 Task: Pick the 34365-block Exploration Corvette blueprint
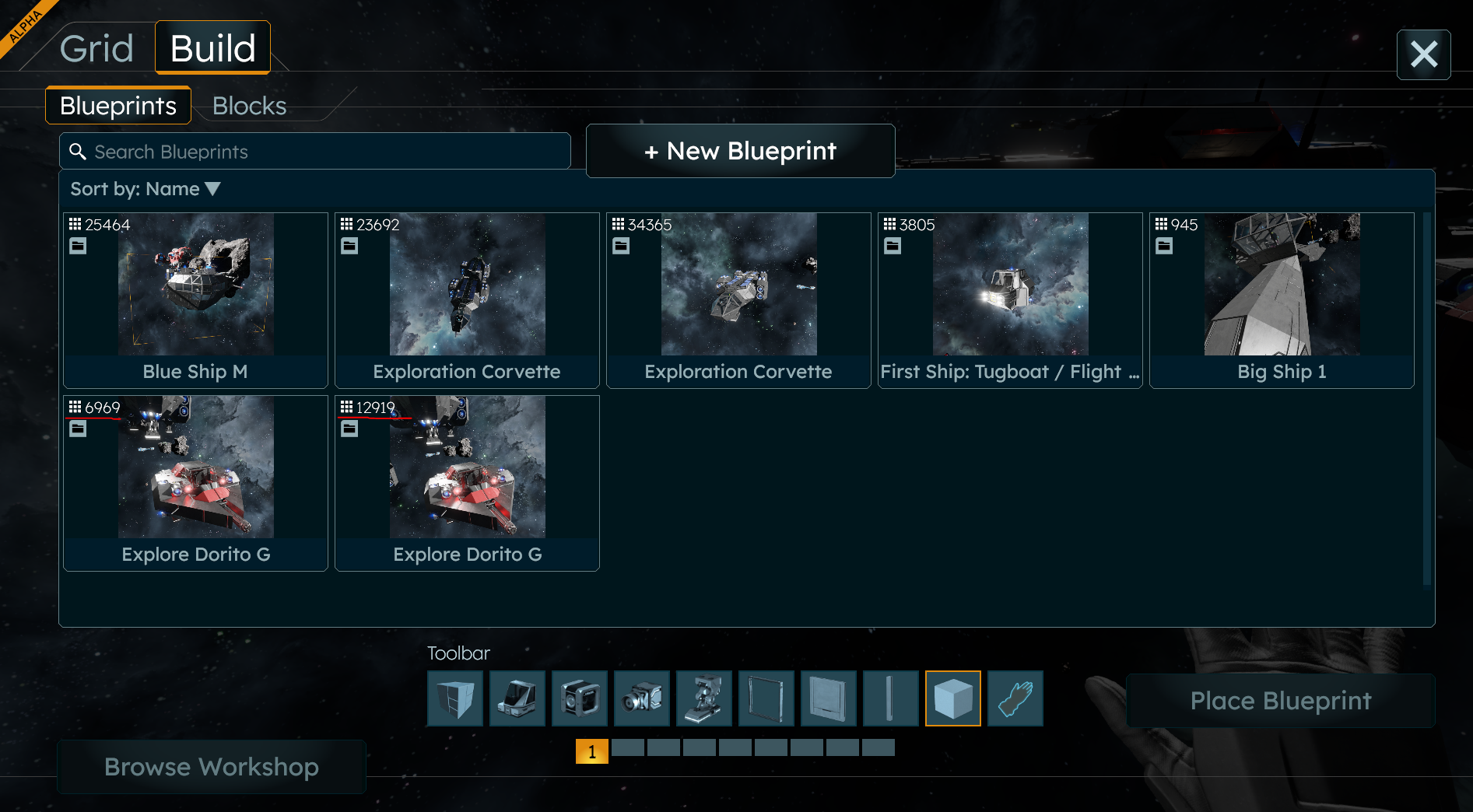(x=738, y=300)
